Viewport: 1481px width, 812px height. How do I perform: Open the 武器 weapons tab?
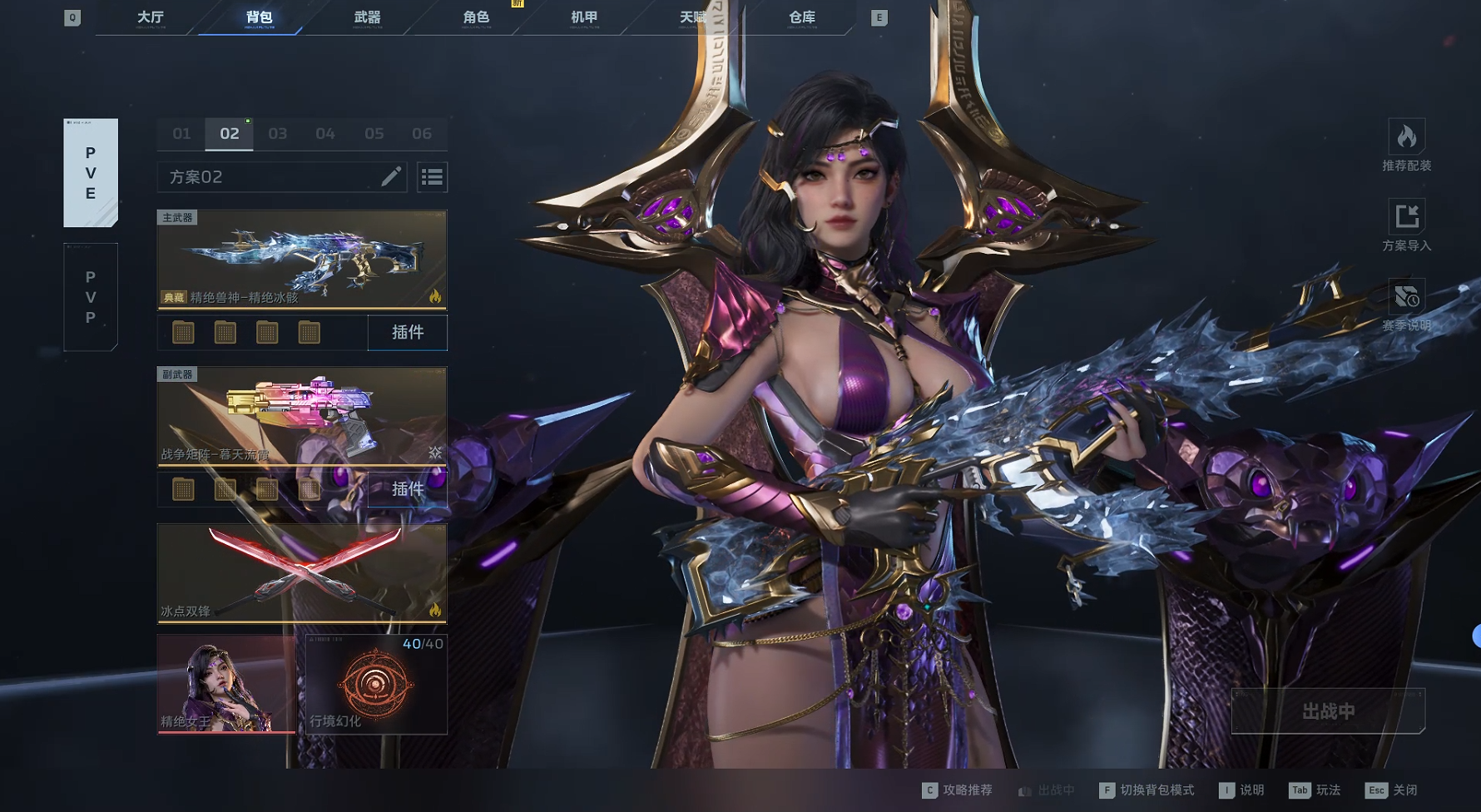(367, 17)
